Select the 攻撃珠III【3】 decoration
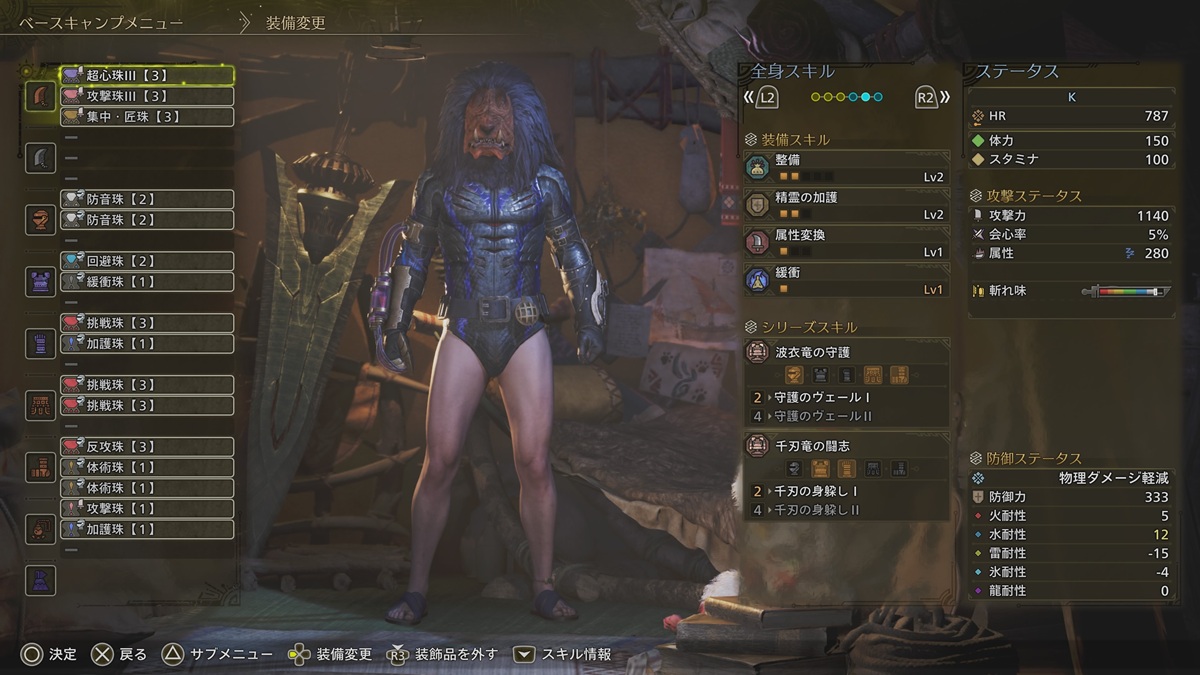The width and height of the screenshot is (1200, 675). tap(147, 97)
